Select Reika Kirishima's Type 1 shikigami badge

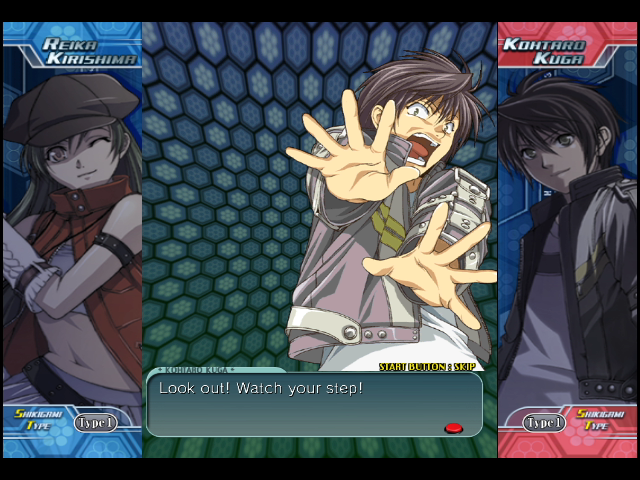pos(95,423)
